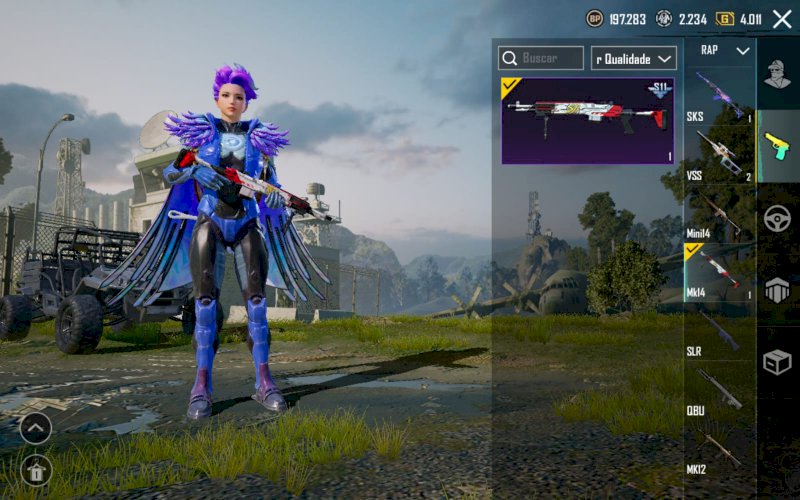The height and width of the screenshot is (500, 800).
Task: Click the up-arrow circle button
Action: 36,428
